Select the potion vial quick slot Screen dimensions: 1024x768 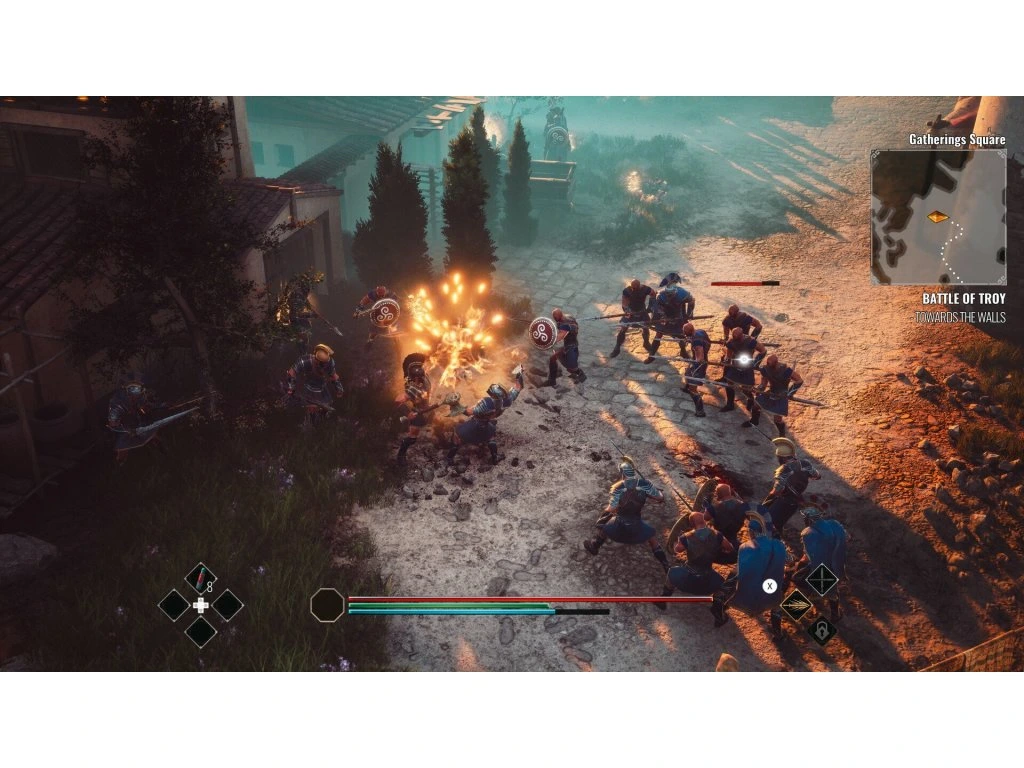200,578
